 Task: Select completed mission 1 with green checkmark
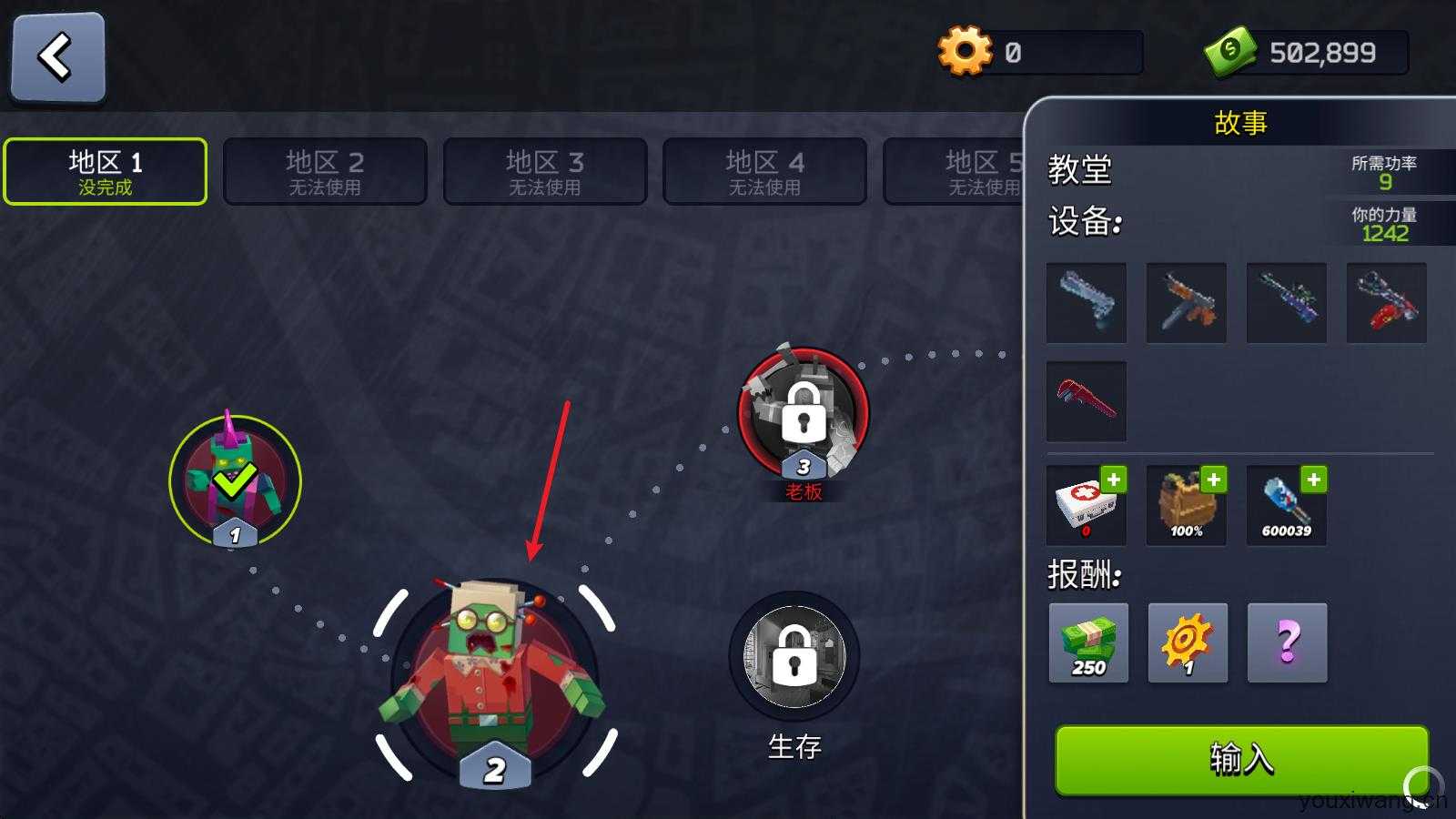point(233,480)
